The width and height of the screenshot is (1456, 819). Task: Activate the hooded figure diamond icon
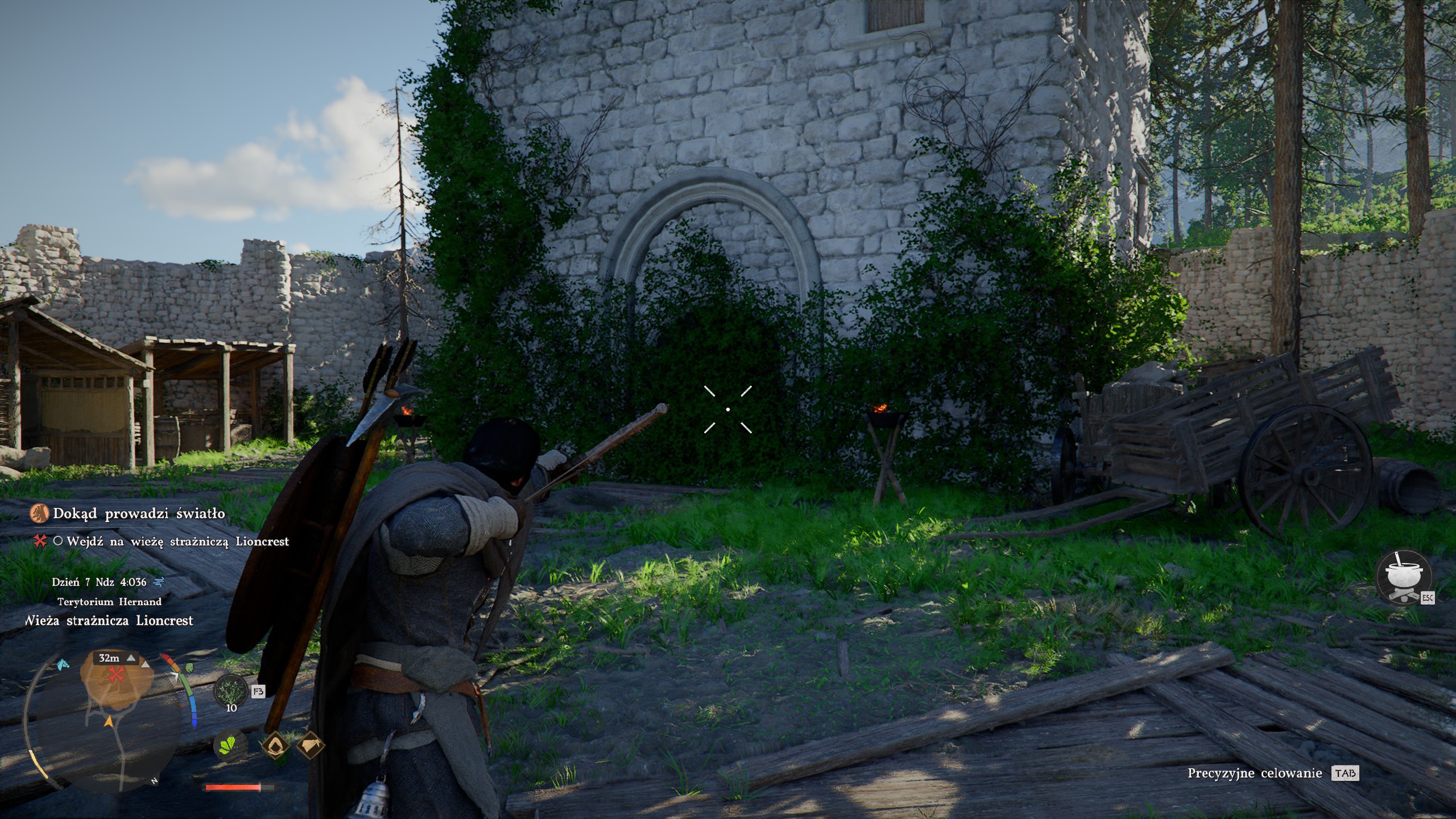[x=276, y=744]
